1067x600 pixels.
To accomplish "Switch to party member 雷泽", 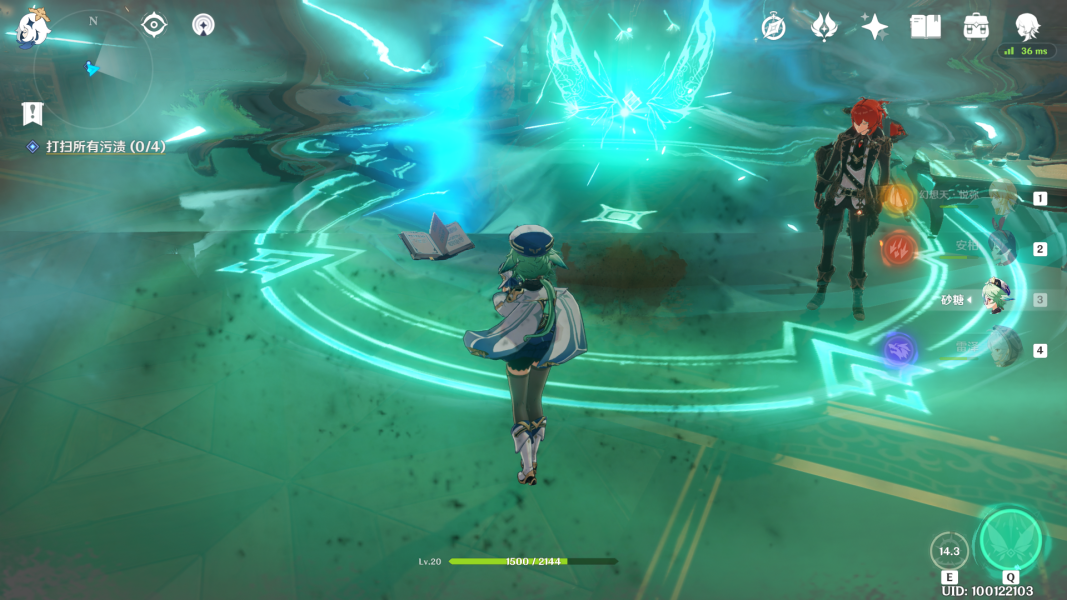I will 1001,349.
